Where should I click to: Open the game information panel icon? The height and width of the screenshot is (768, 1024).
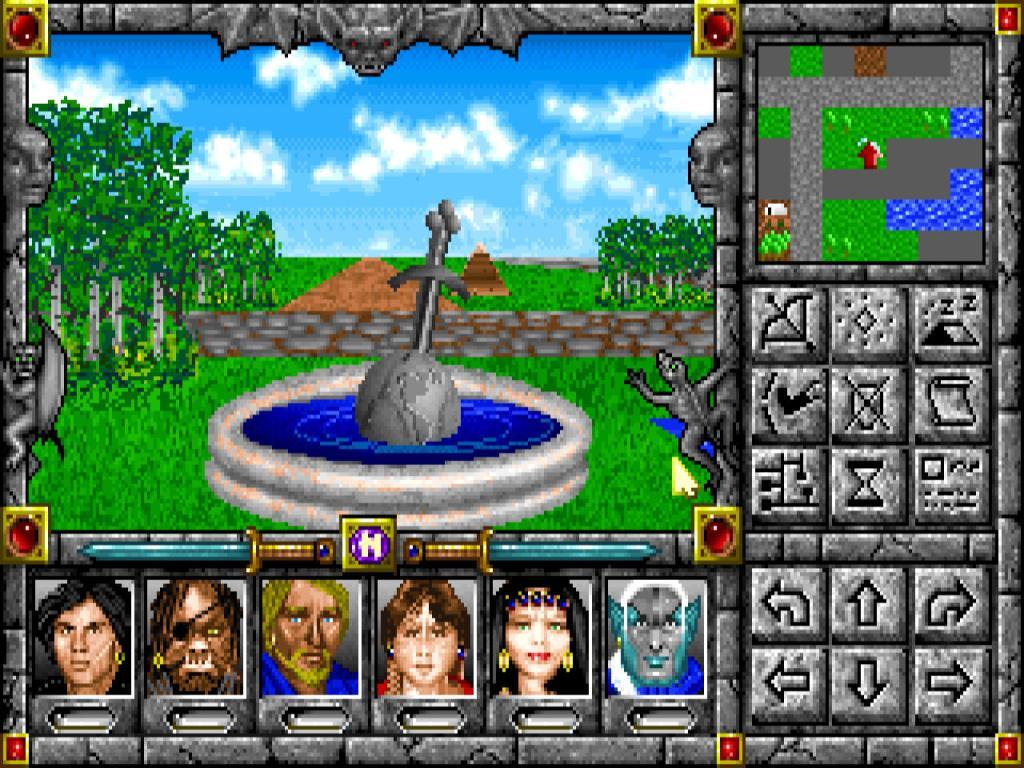pyautogui.click(x=951, y=486)
